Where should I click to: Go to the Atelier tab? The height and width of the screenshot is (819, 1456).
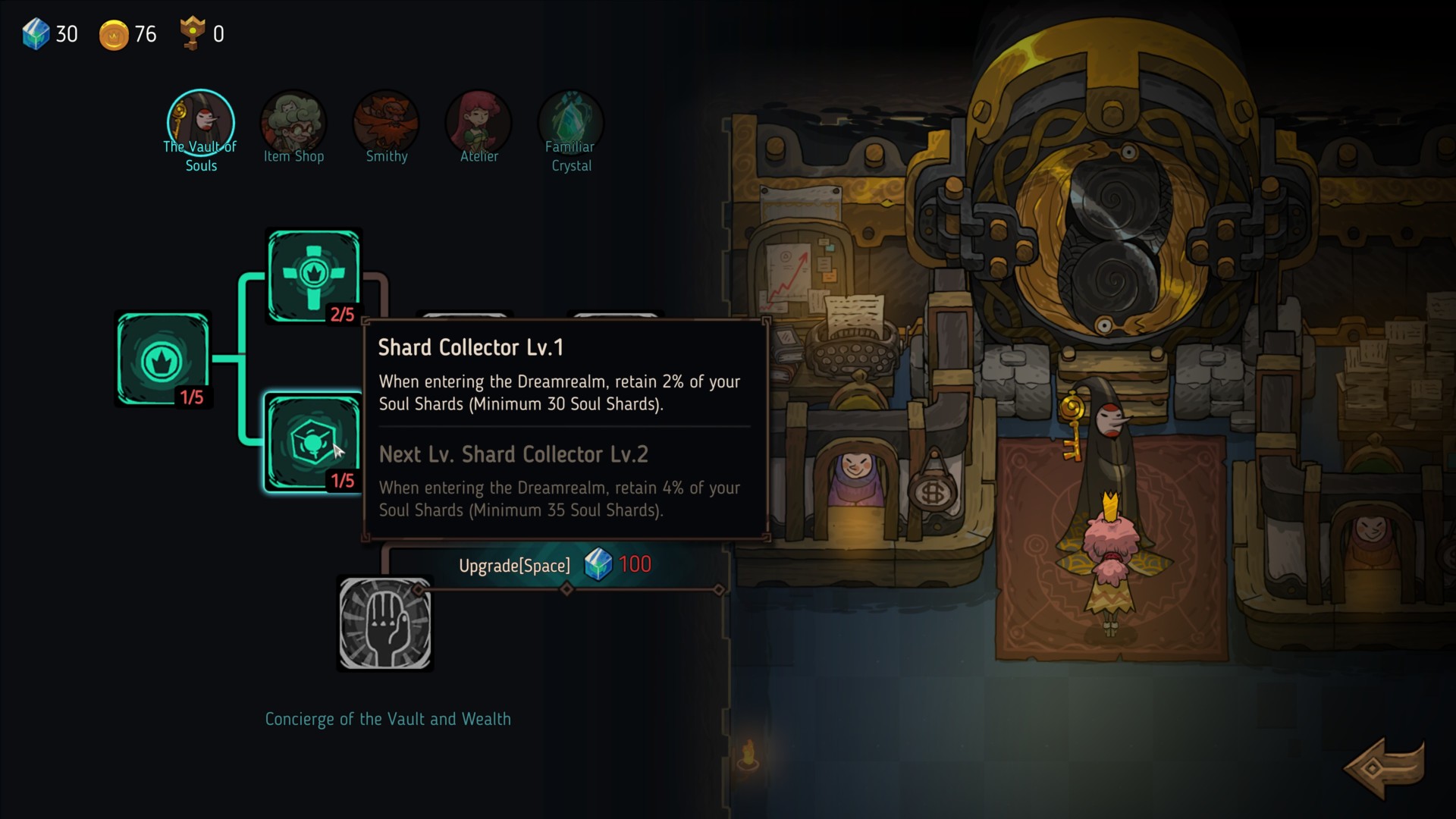click(479, 124)
